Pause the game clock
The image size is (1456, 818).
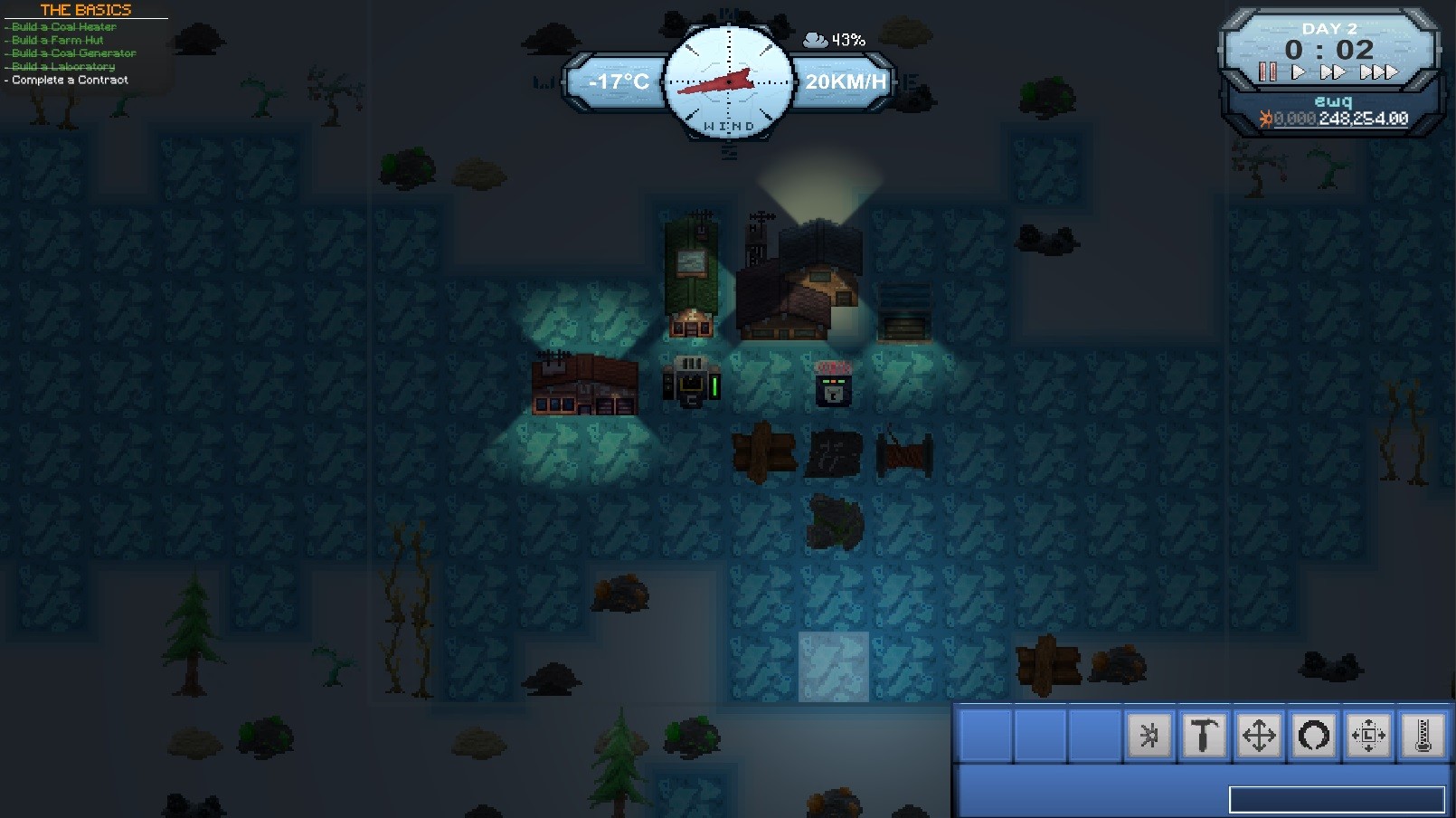1268,71
